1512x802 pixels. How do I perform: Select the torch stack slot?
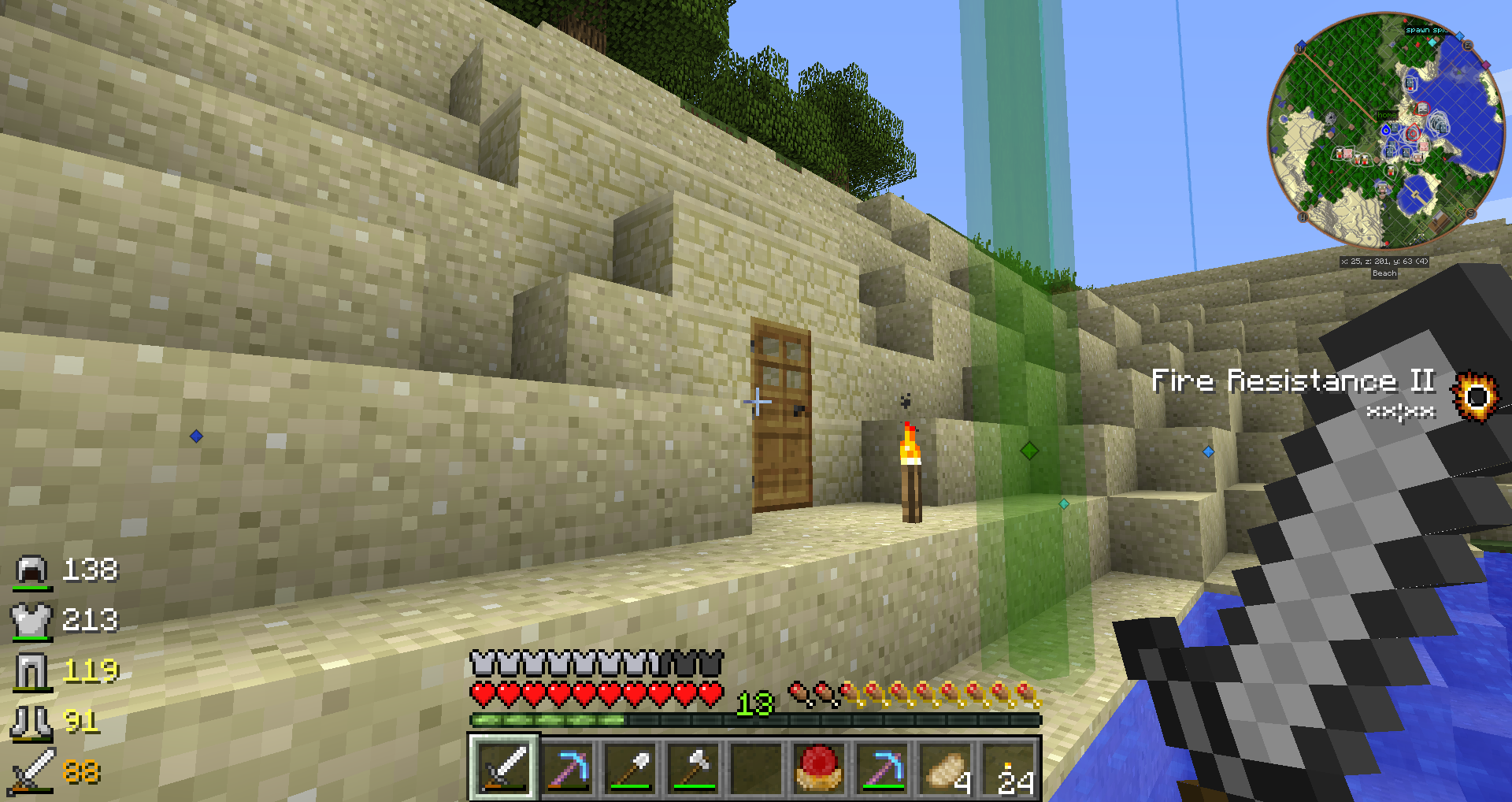pyautogui.click(x=1010, y=768)
